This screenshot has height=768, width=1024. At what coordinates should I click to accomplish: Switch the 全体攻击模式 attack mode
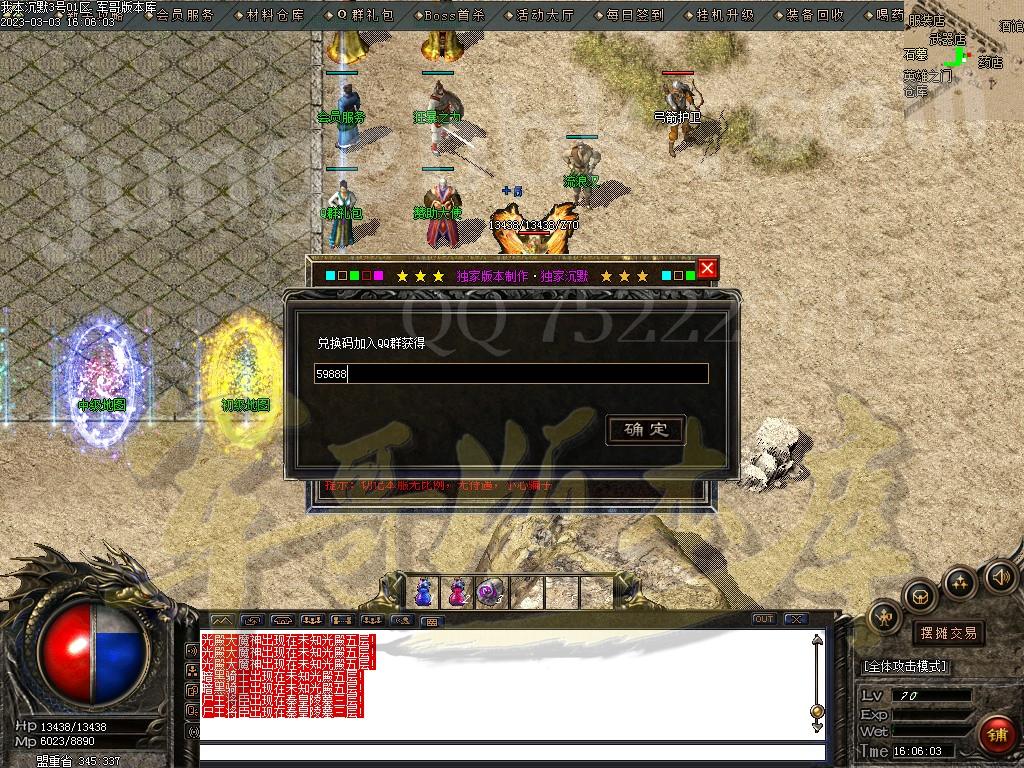905,666
